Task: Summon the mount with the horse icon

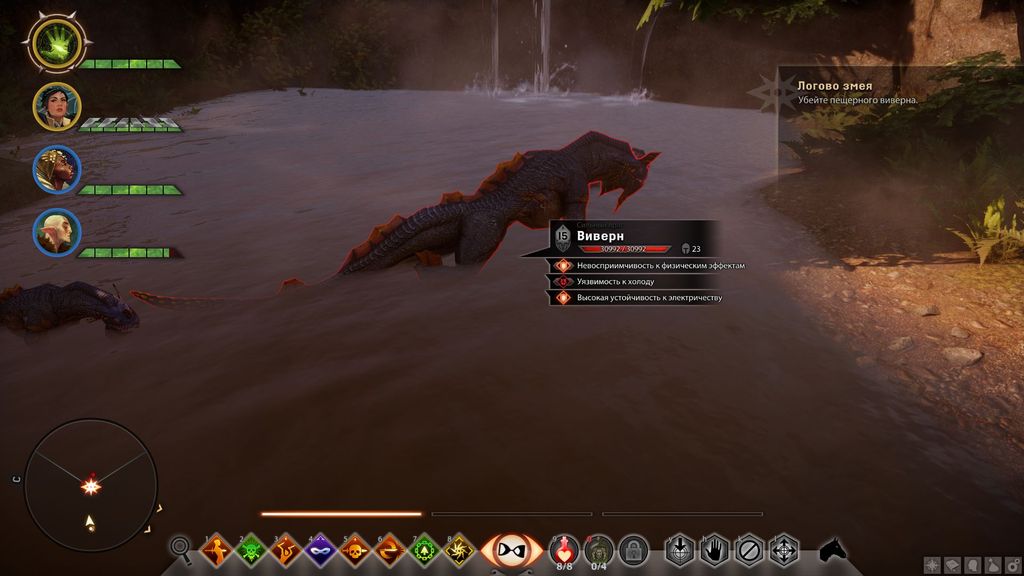Action: 831,549
